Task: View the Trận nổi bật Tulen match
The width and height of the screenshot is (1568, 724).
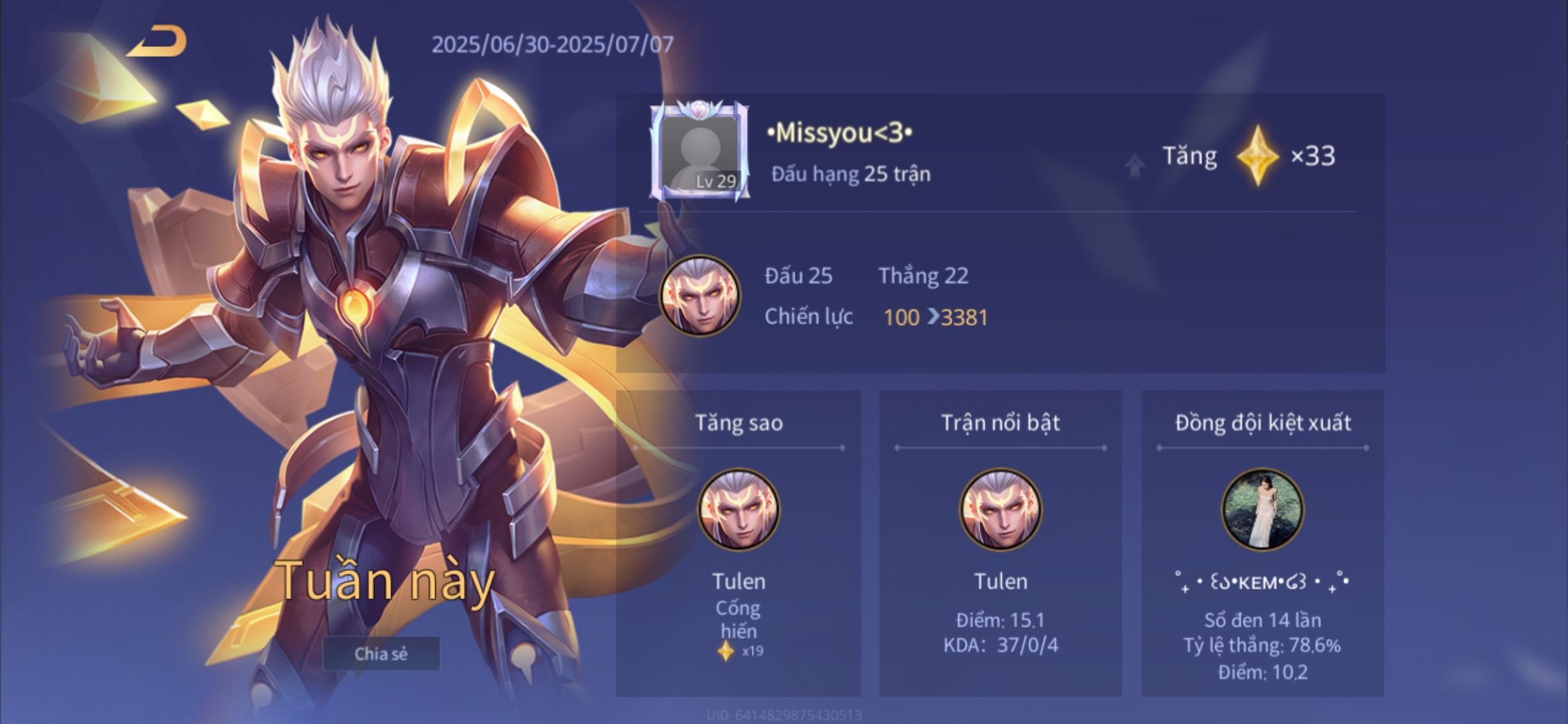Action: click(x=1000, y=509)
